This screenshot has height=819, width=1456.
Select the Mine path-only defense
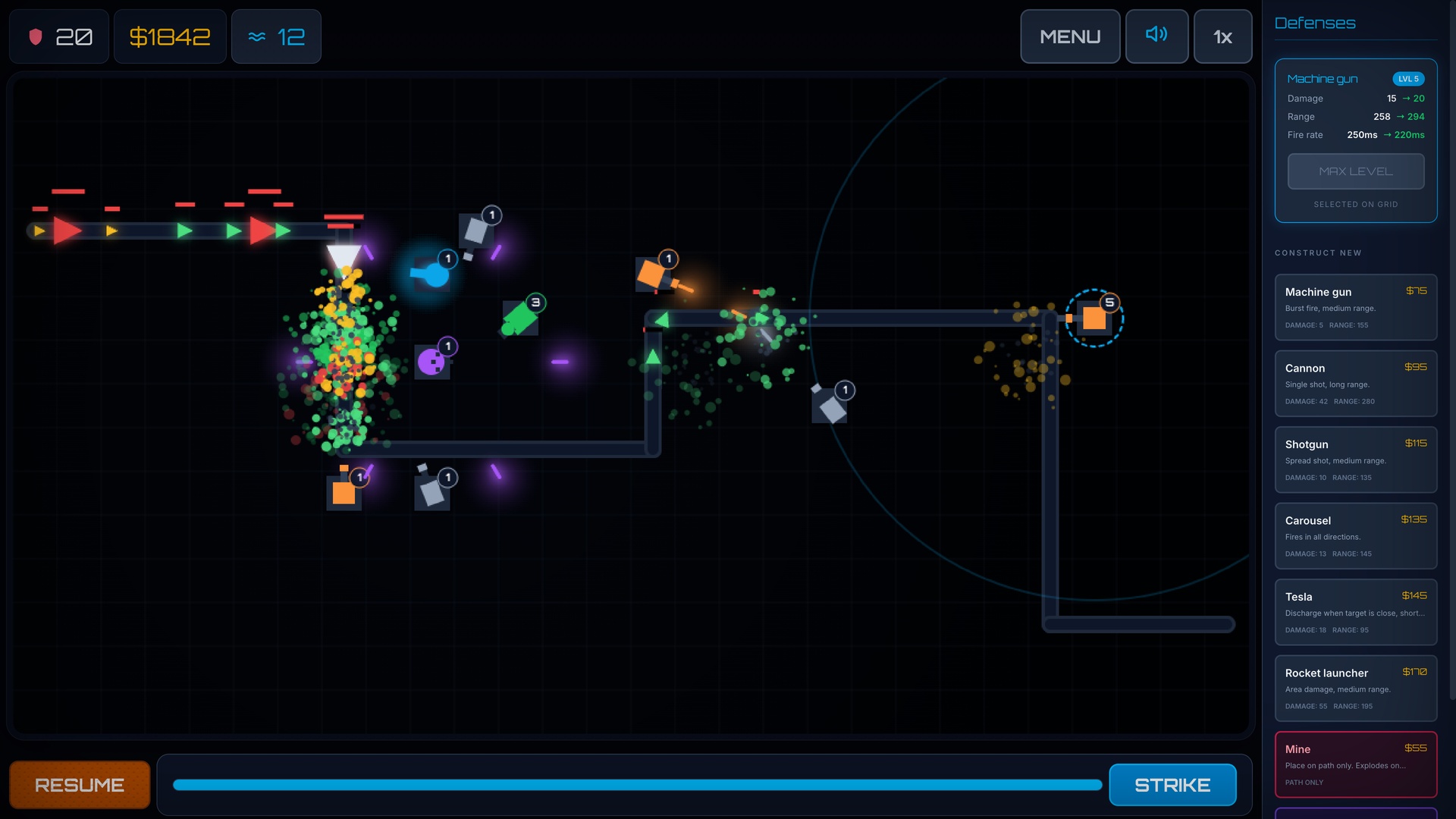coord(1356,764)
